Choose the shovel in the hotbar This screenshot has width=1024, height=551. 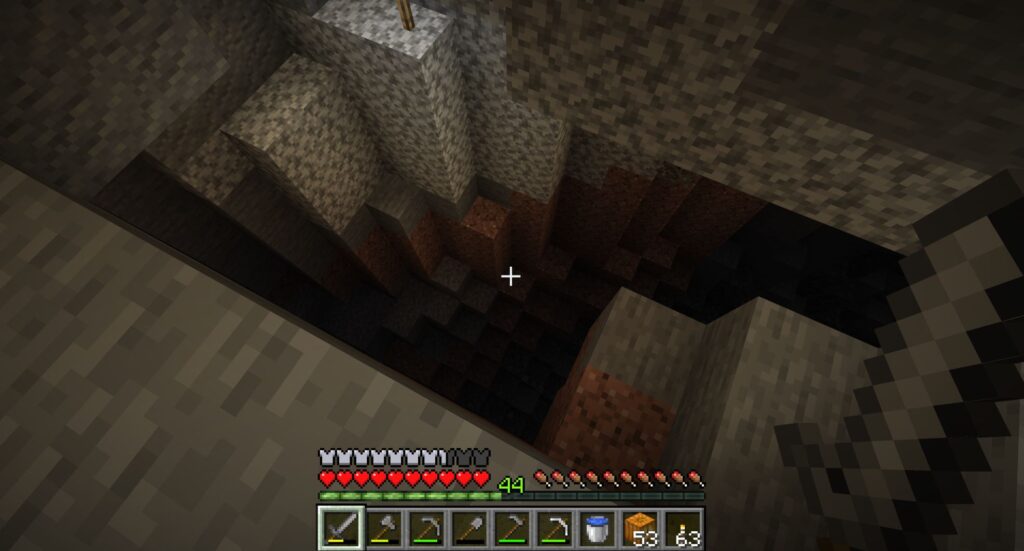coord(469,527)
